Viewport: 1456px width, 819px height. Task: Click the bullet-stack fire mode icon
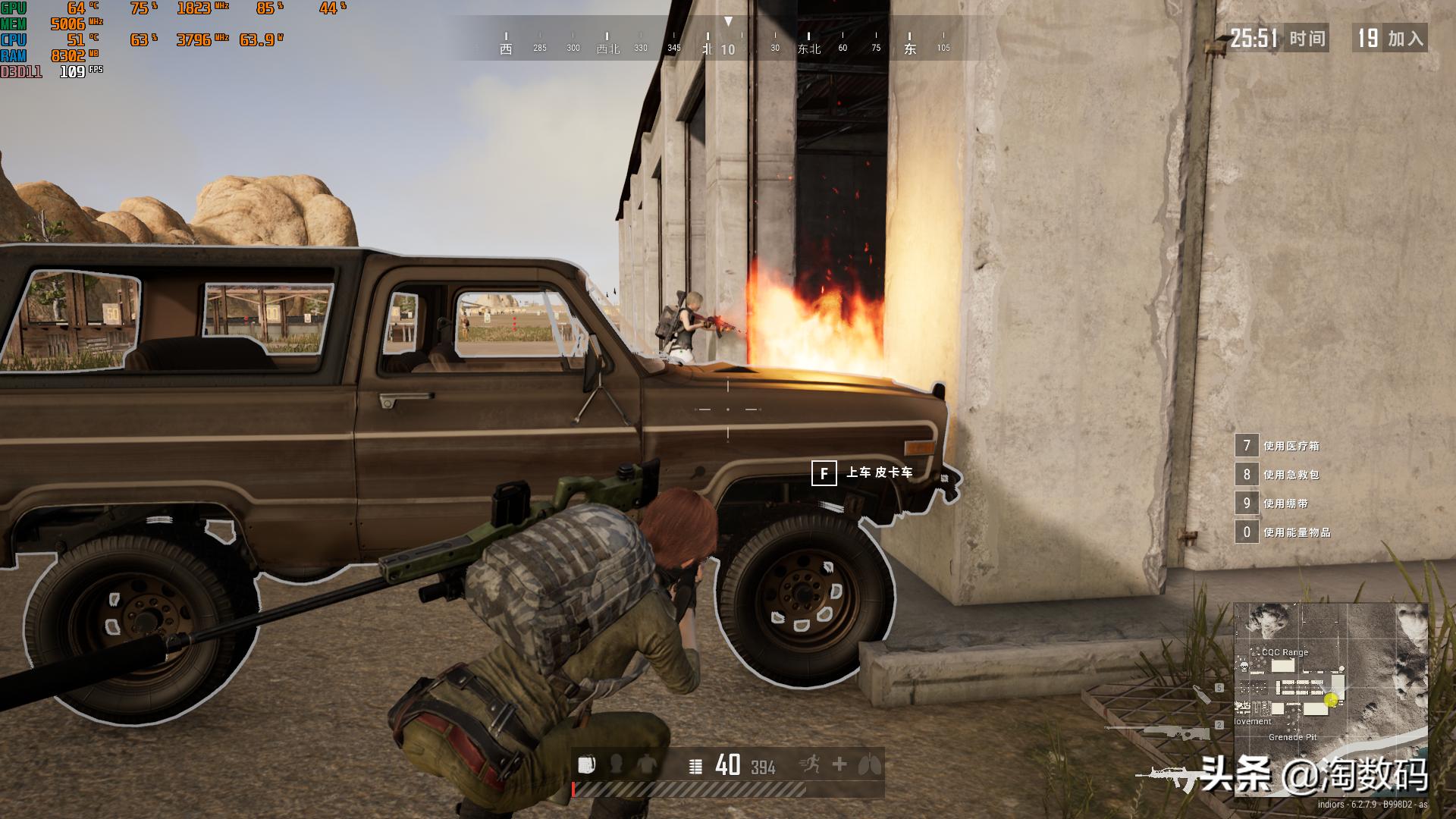(x=695, y=767)
